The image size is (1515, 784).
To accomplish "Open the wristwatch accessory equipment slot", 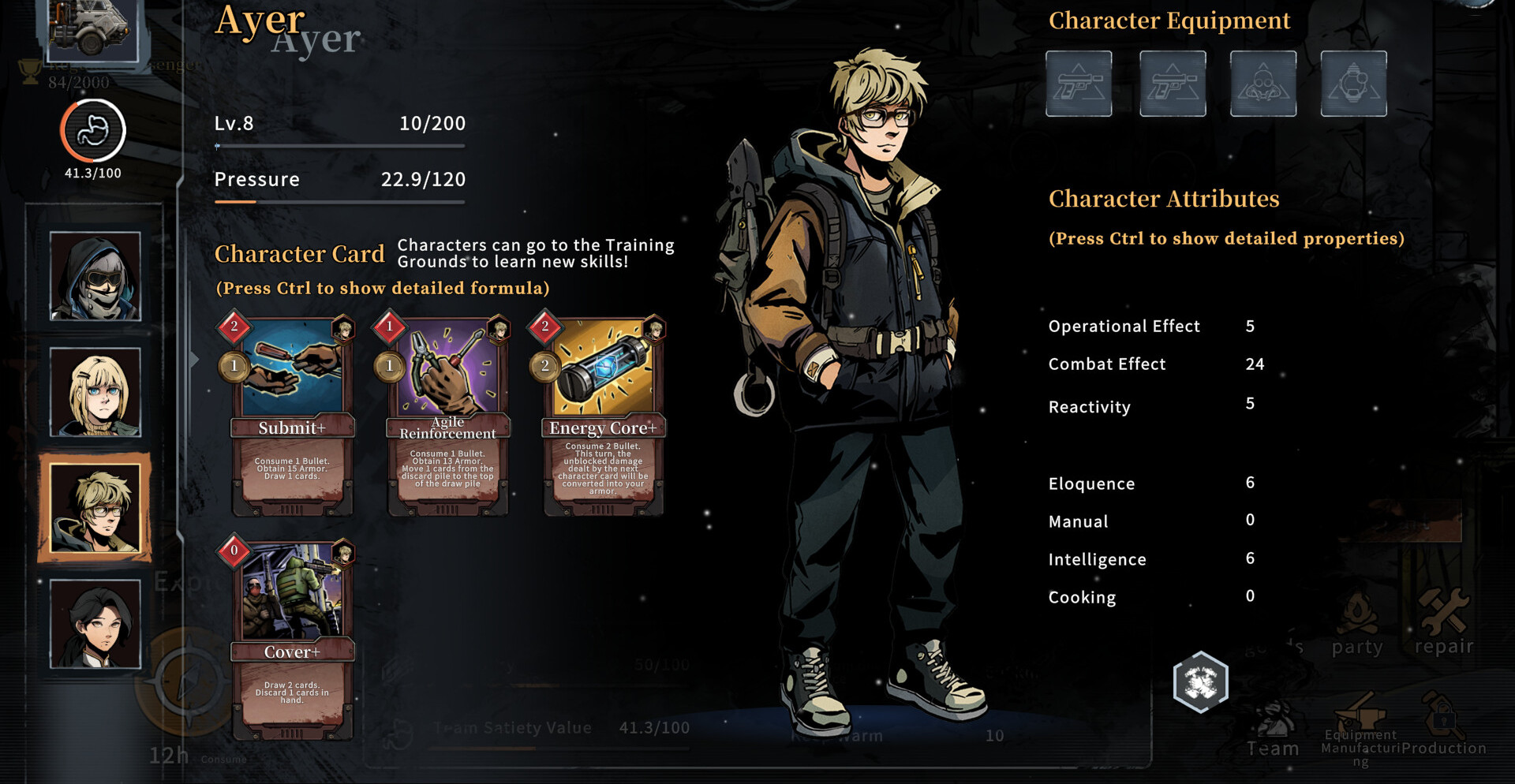I will tap(1353, 84).
